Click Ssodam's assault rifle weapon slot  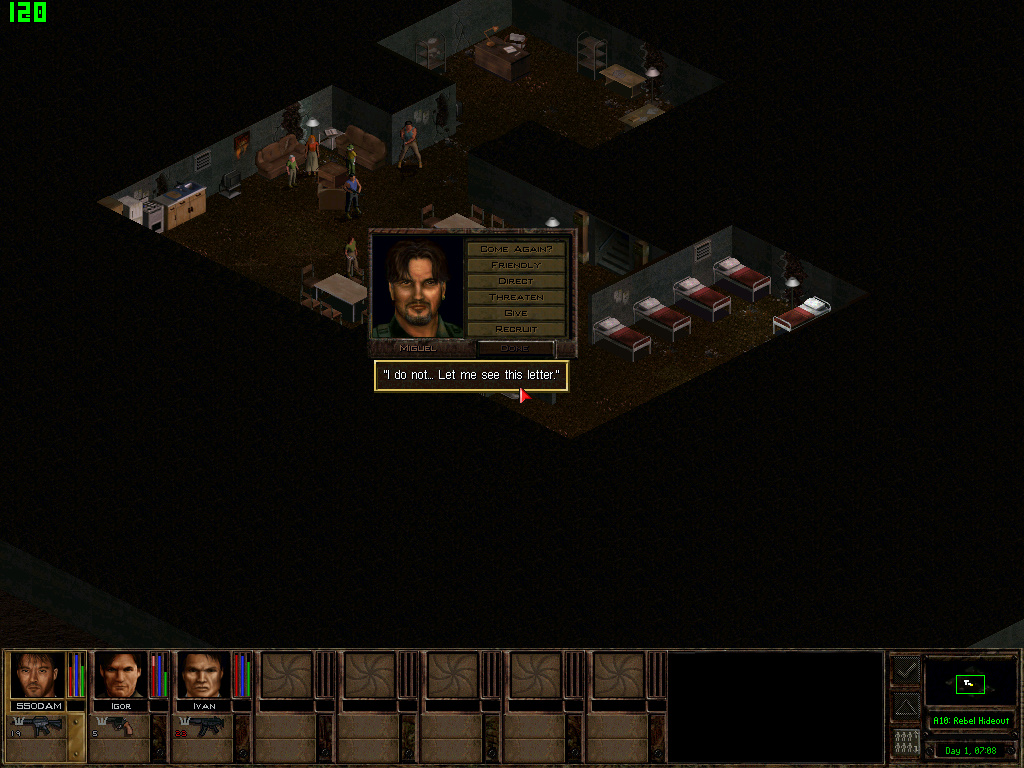click(x=38, y=726)
